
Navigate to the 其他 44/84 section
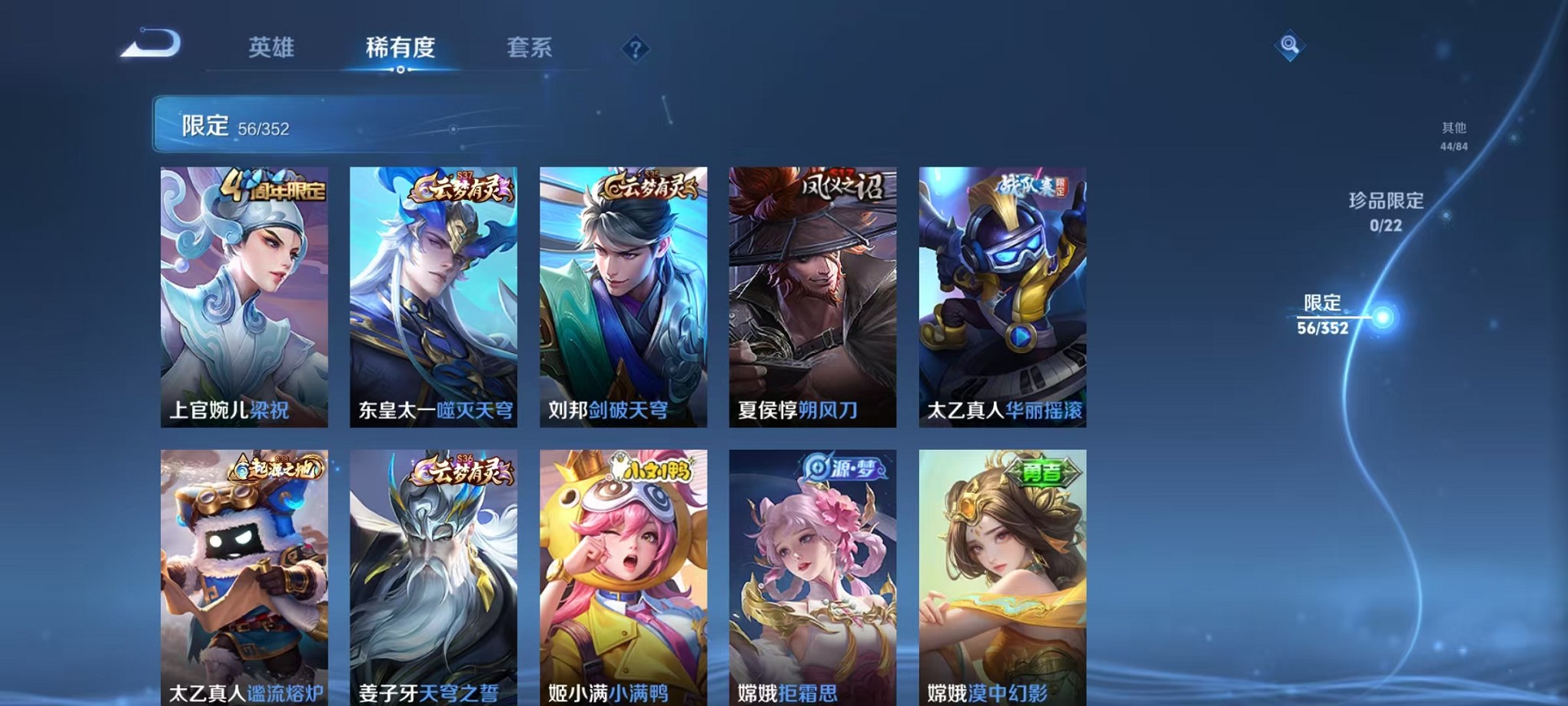click(x=1453, y=135)
